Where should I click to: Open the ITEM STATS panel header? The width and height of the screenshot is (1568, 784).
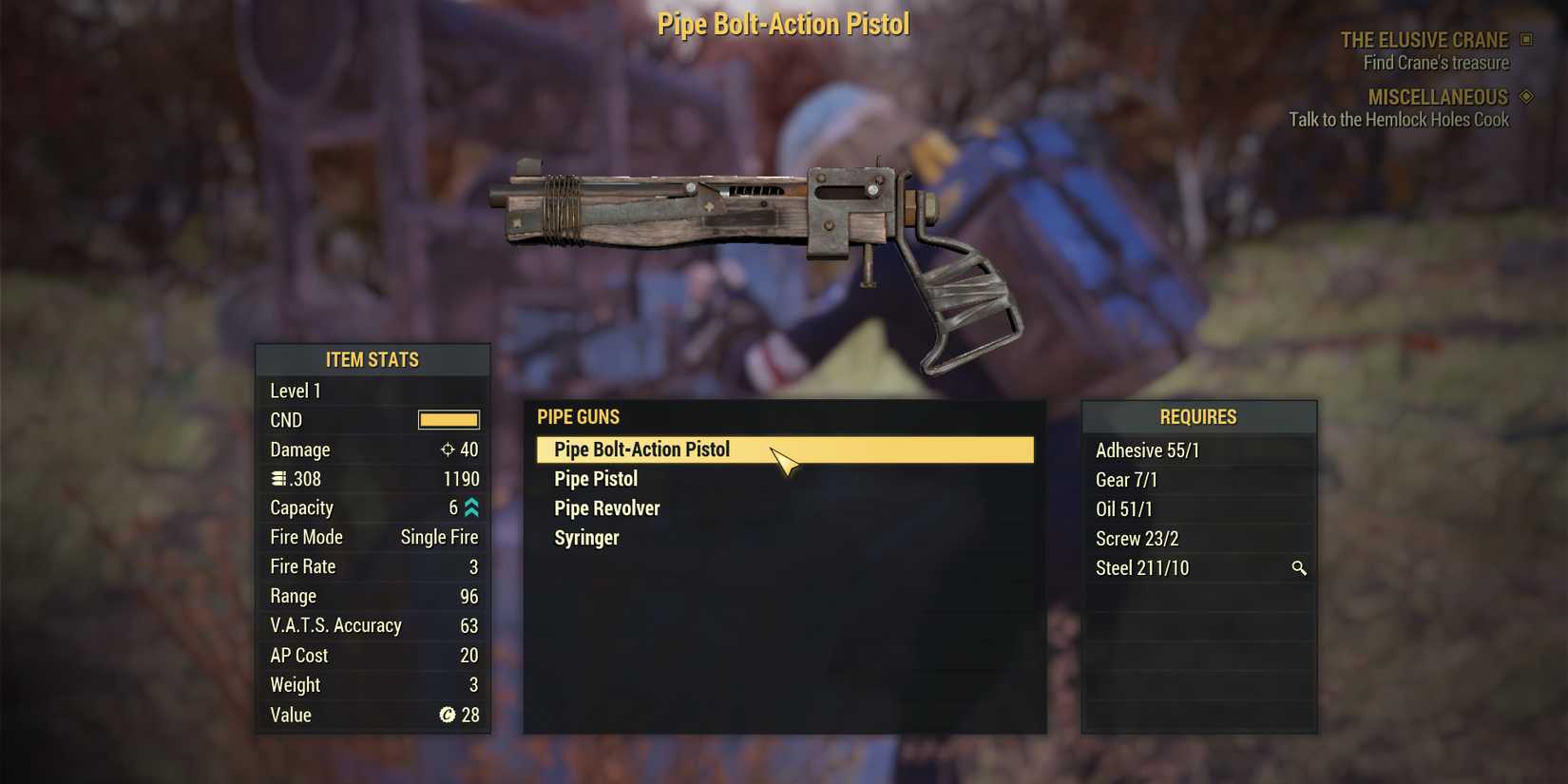[x=373, y=359]
